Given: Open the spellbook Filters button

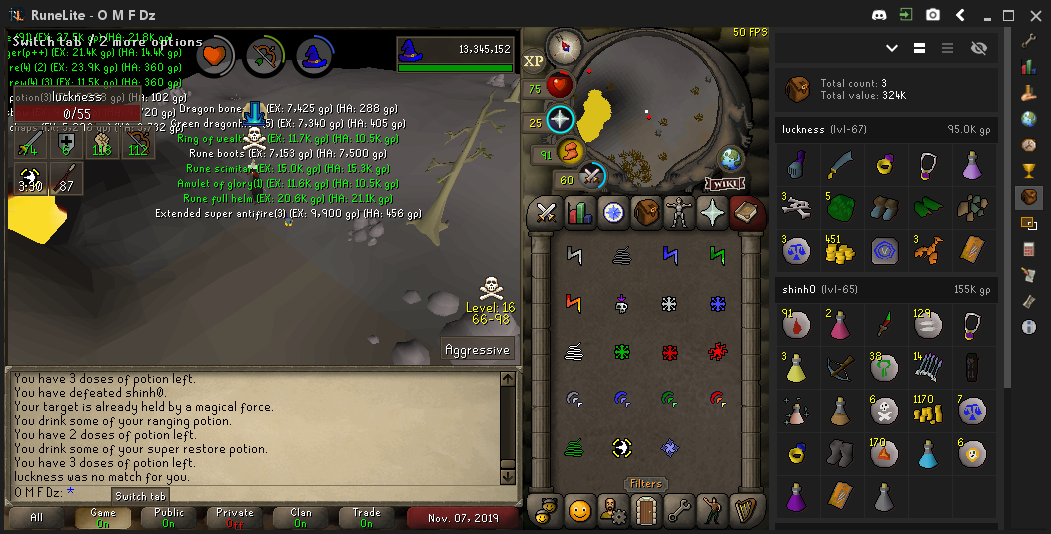Looking at the screenshot, I should click(x=645, y=484).
